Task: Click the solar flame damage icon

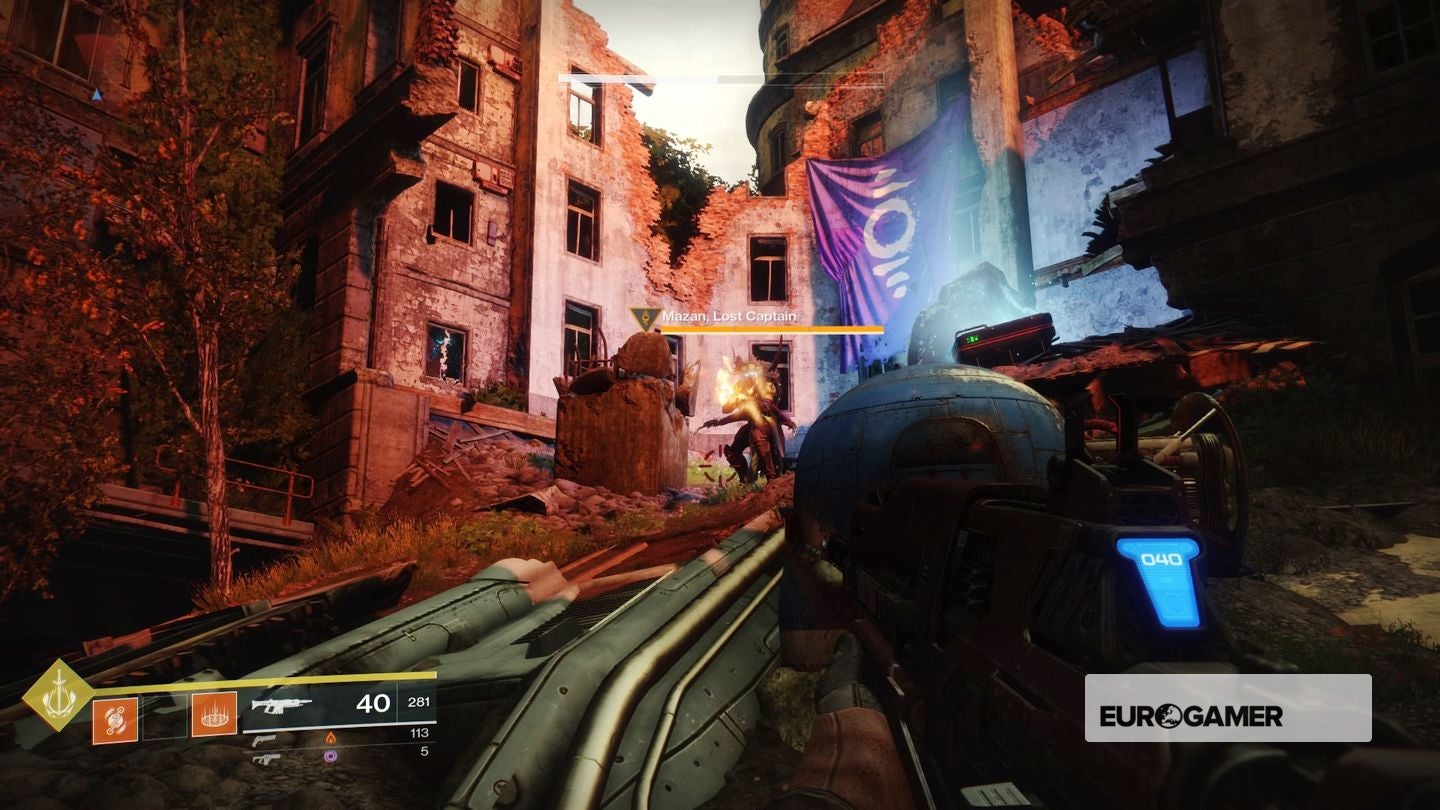Action: [x=332, y=738]
